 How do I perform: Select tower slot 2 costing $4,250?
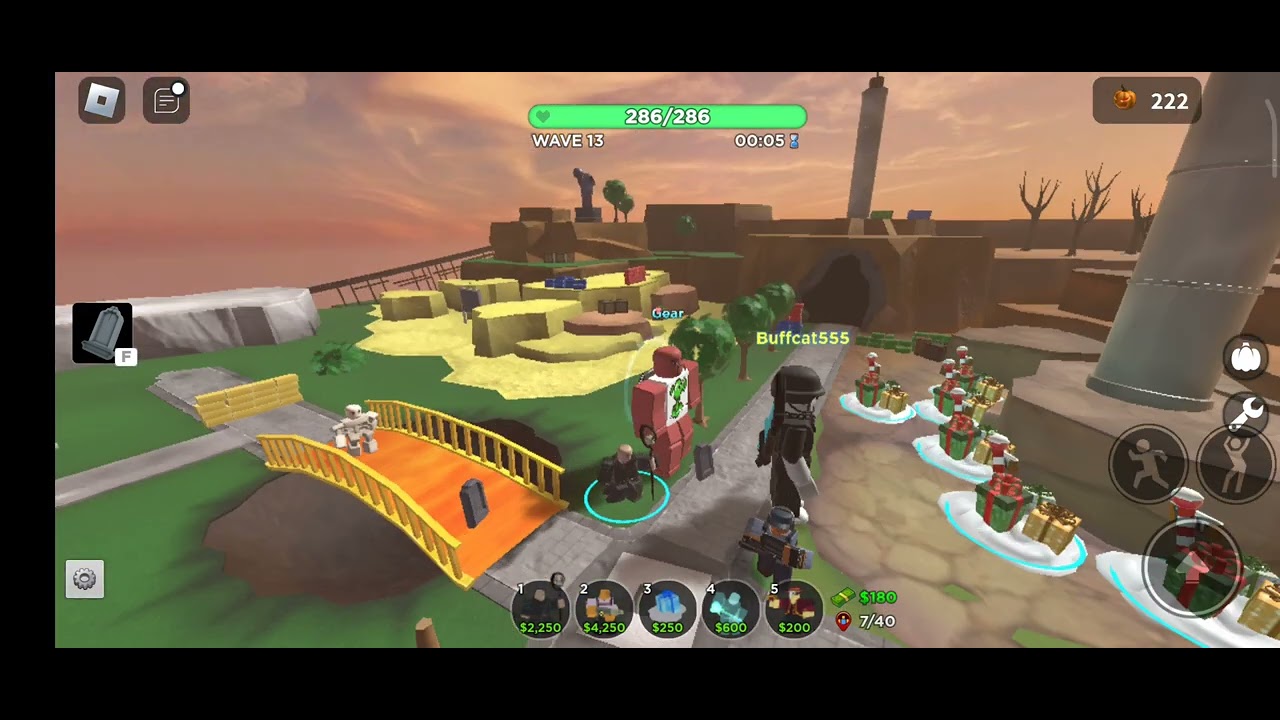click(x=604, y=608)
